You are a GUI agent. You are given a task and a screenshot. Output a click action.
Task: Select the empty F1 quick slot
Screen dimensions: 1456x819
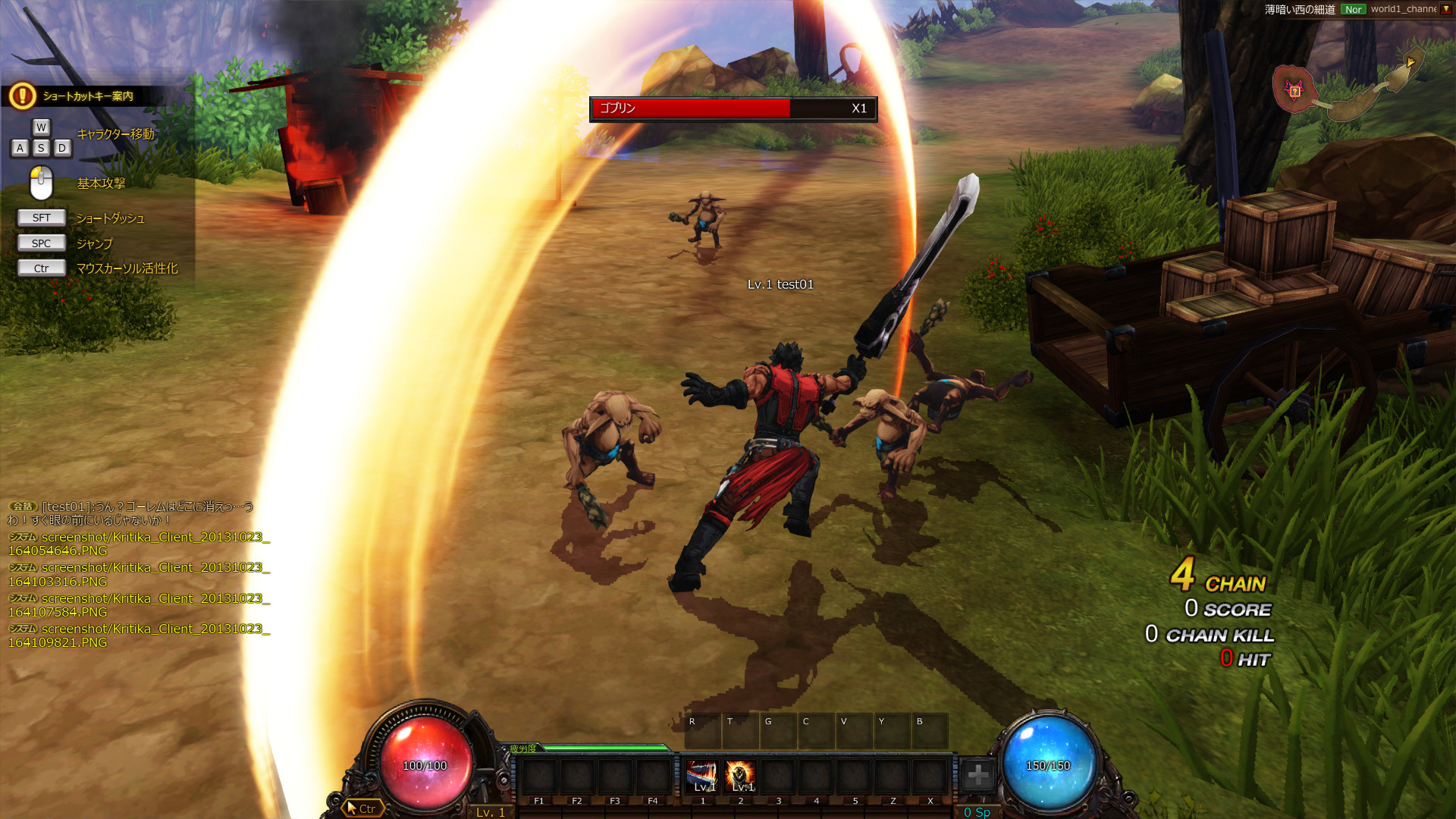point(539,777)
